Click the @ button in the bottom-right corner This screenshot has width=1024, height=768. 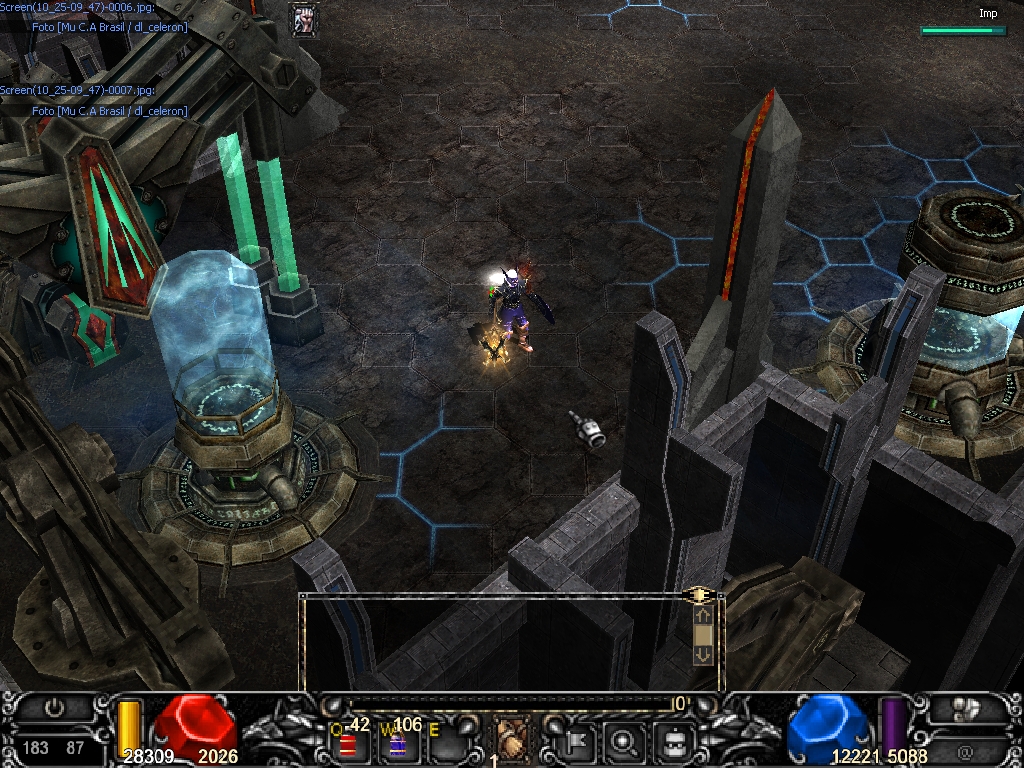(966, 748)
